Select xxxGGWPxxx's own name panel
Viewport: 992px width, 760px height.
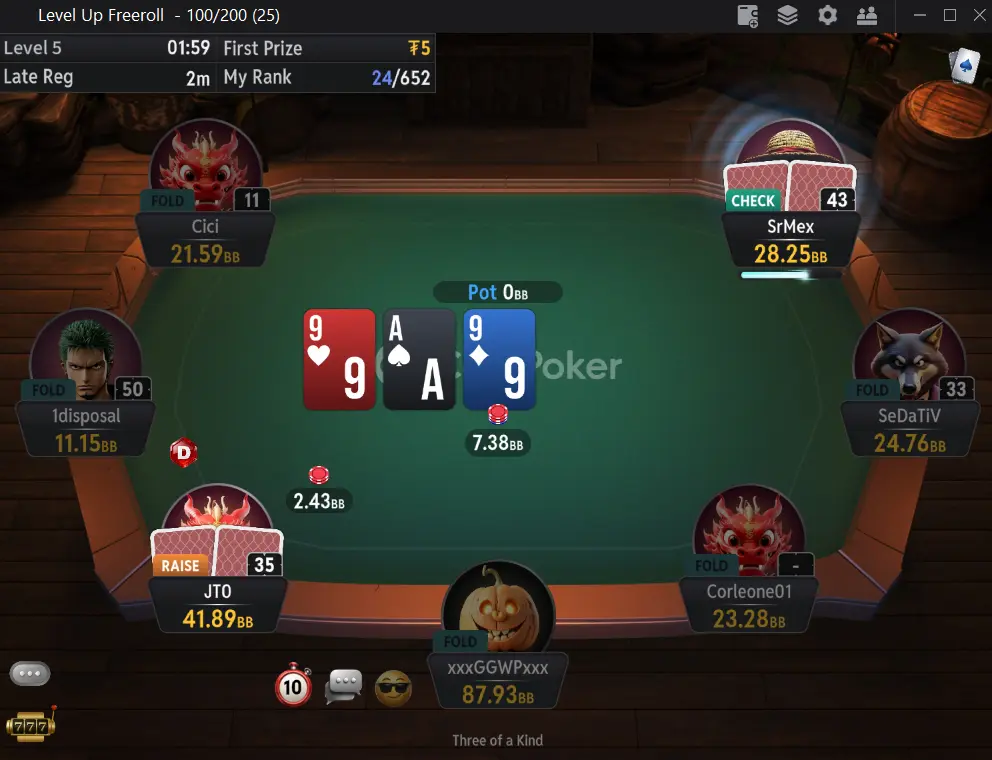pyautogui.click(x=497, y=681)
